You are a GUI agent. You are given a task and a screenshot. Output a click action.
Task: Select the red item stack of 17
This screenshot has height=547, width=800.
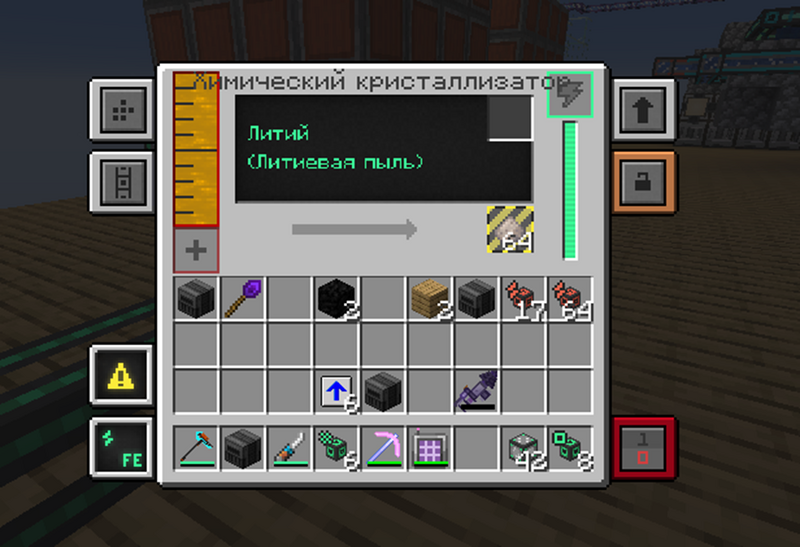[x=521, y=298]
